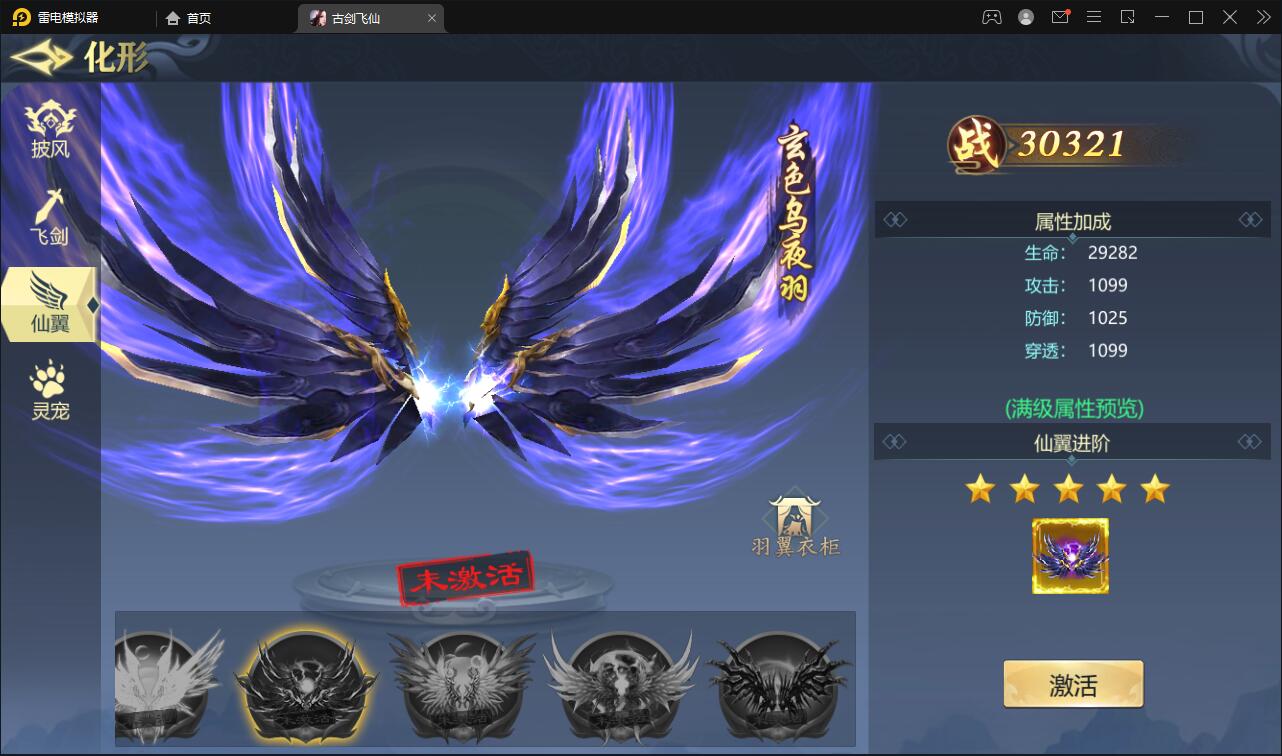Click the user profile avatar icon
The width and height of the screenshot is (1282, 756).
pyautogui.click(x=1024, y=17)
